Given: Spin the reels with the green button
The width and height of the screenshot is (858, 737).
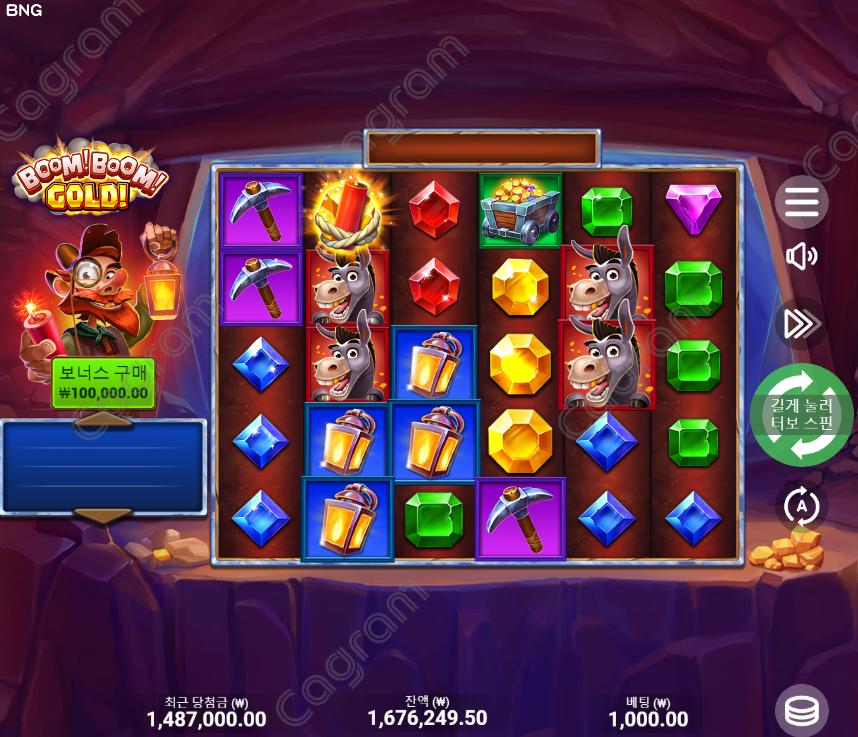Looking at the screenshot, I should (x=801, y=416).
